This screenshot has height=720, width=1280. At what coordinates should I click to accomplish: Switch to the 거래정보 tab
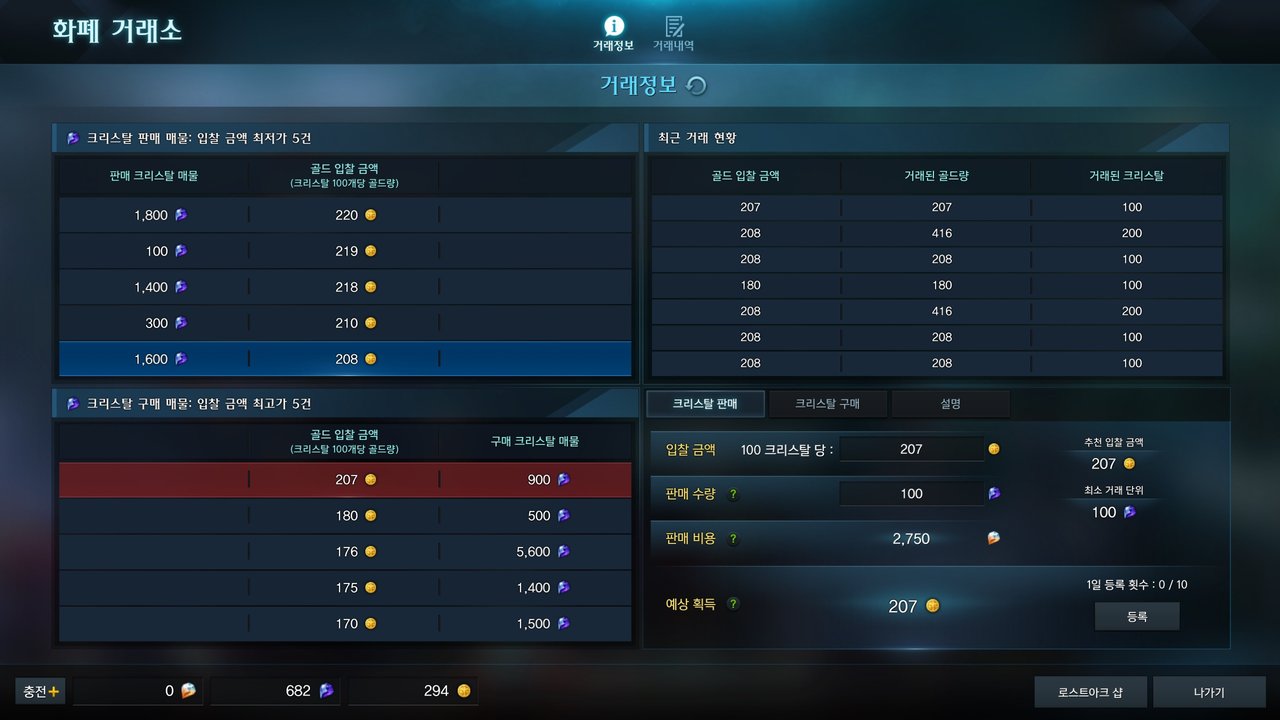point(613,33)
